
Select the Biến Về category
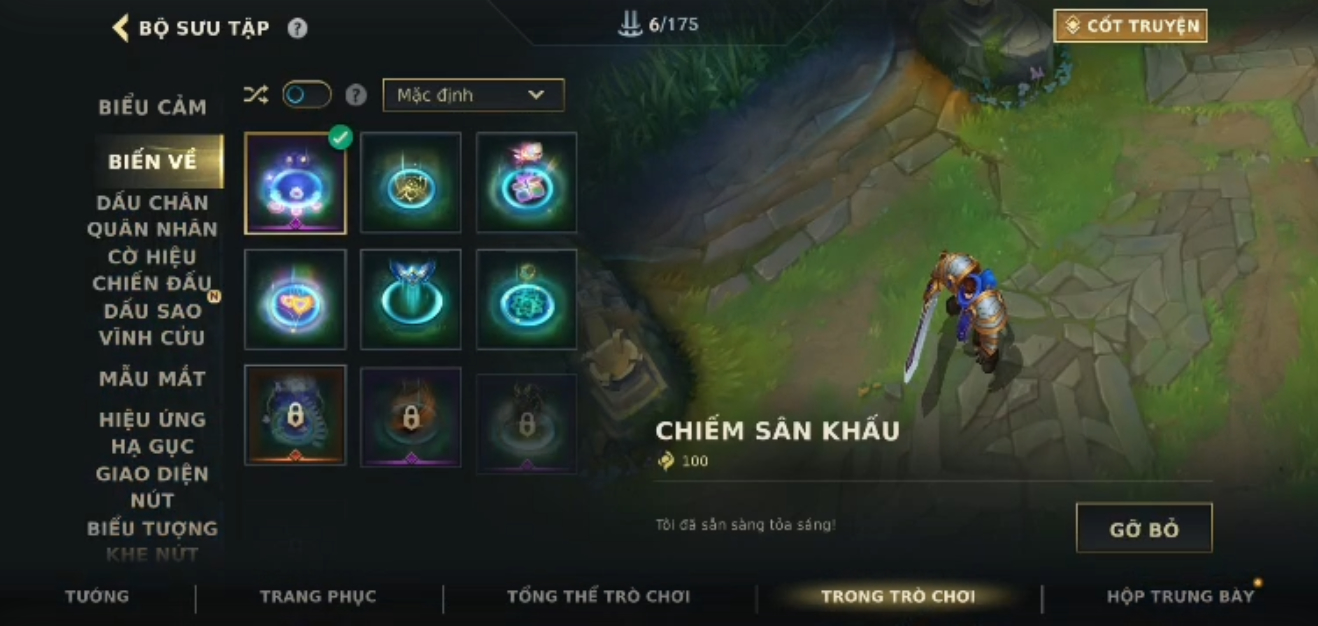pos(152,161)
